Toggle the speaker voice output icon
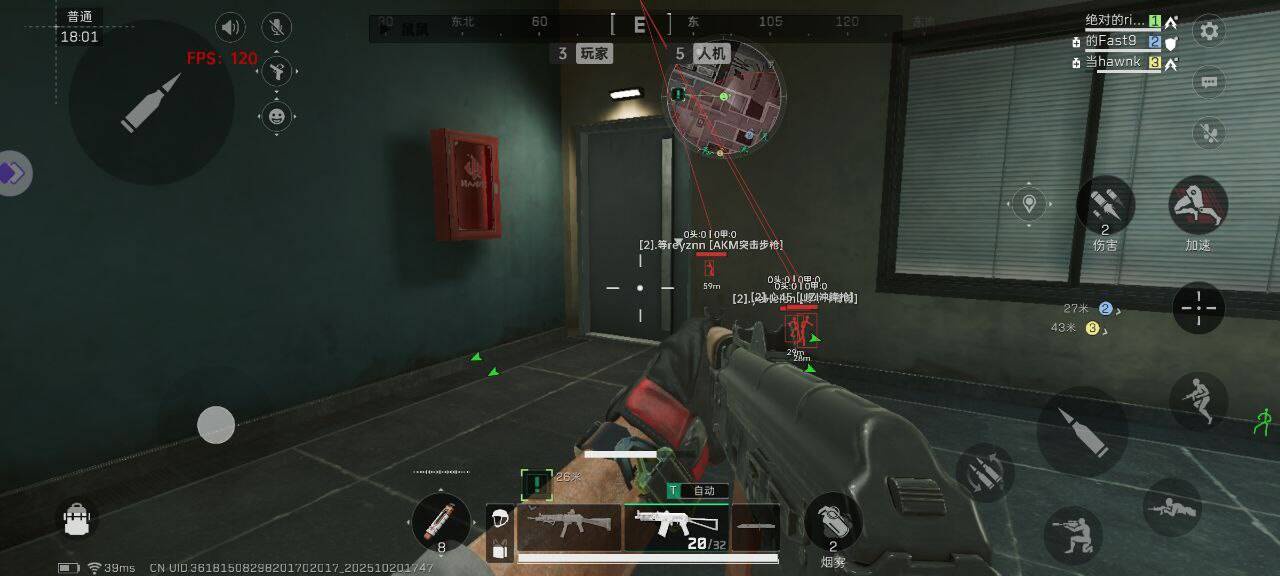The image size is (1280, 576). pyautogui.click(x=231, y=27)
